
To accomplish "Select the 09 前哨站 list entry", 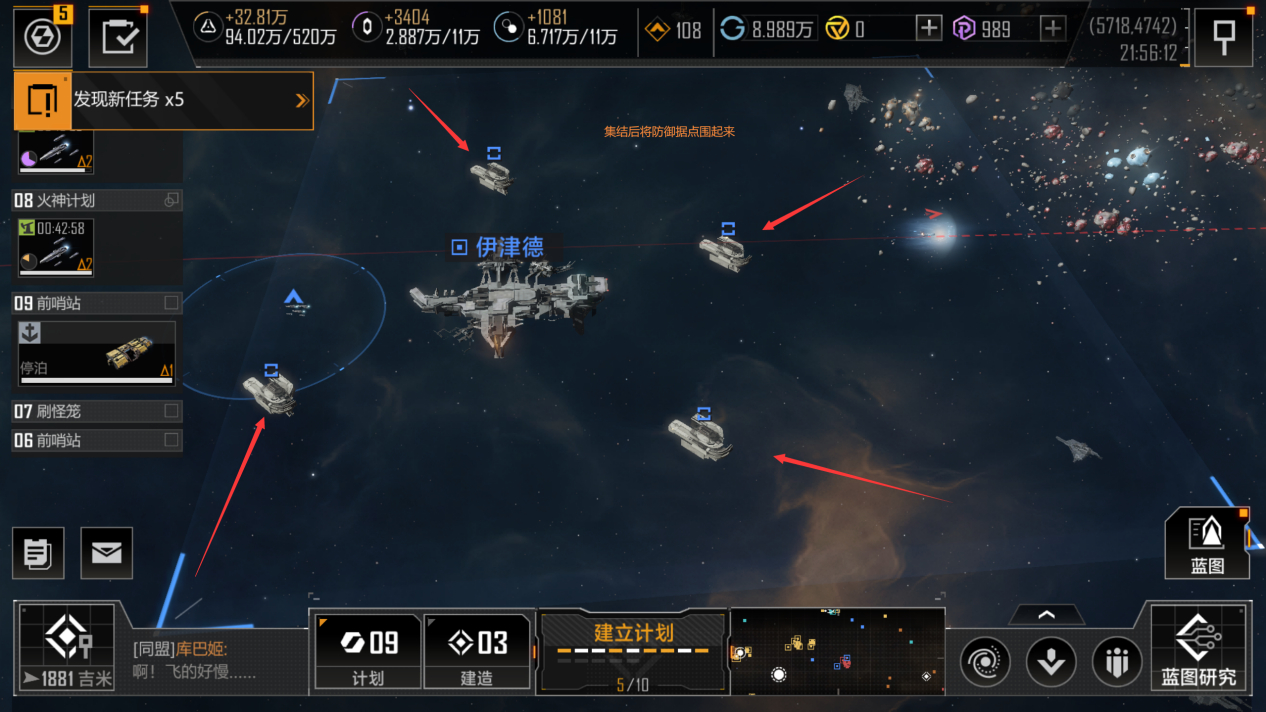I will pyautogui.click(x=96, y=303).
